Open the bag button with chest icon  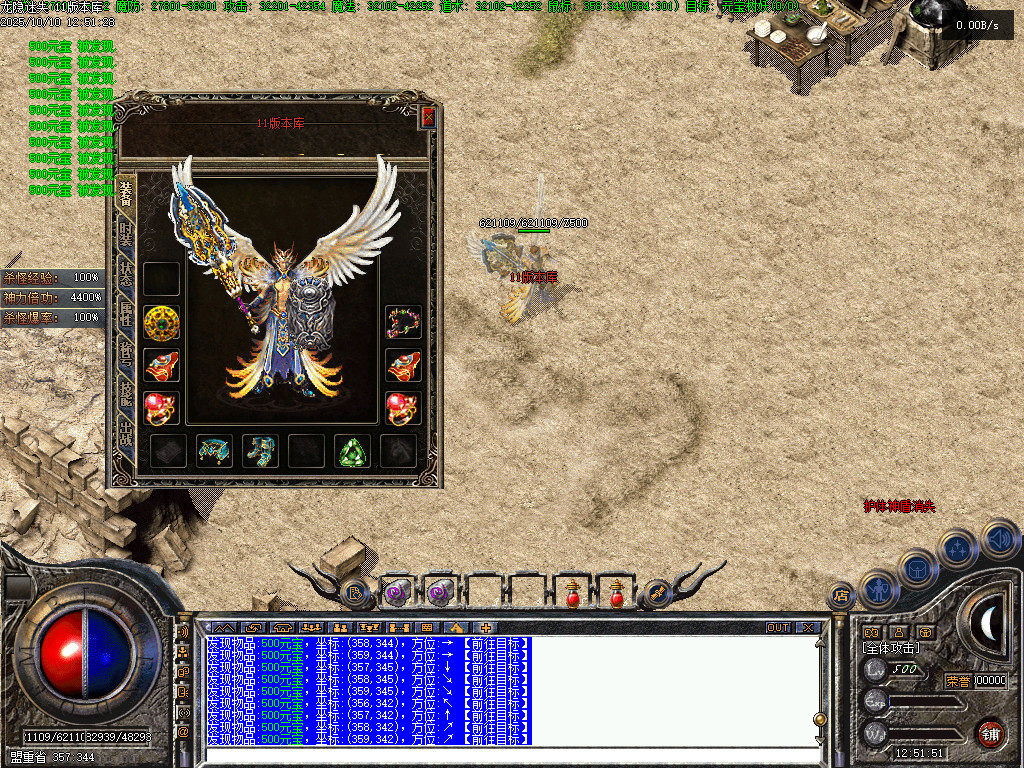pyautogui.click(x=917, y=569)
